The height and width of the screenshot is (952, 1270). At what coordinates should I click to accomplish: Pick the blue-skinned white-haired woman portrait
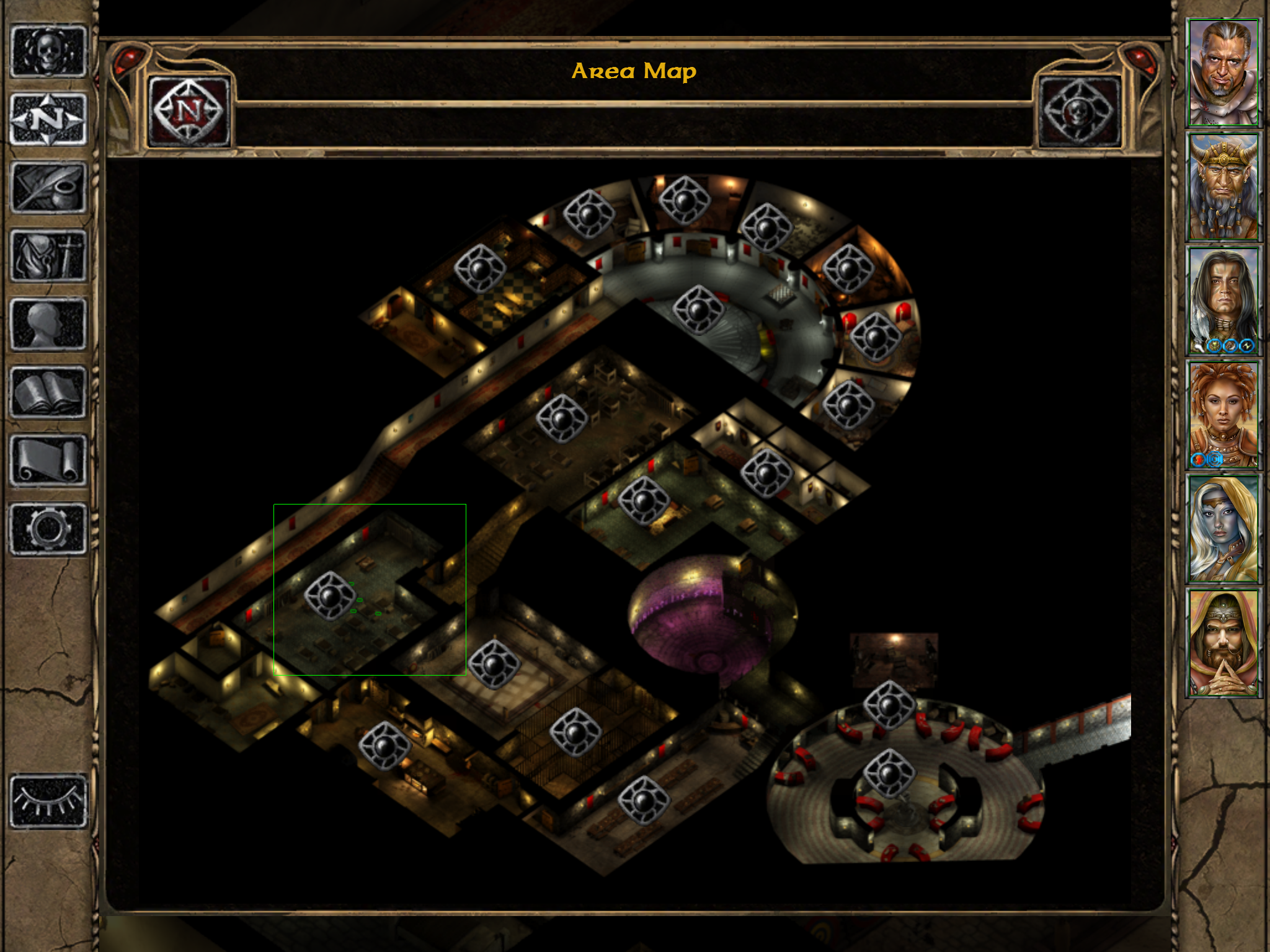click(1223, 530)
